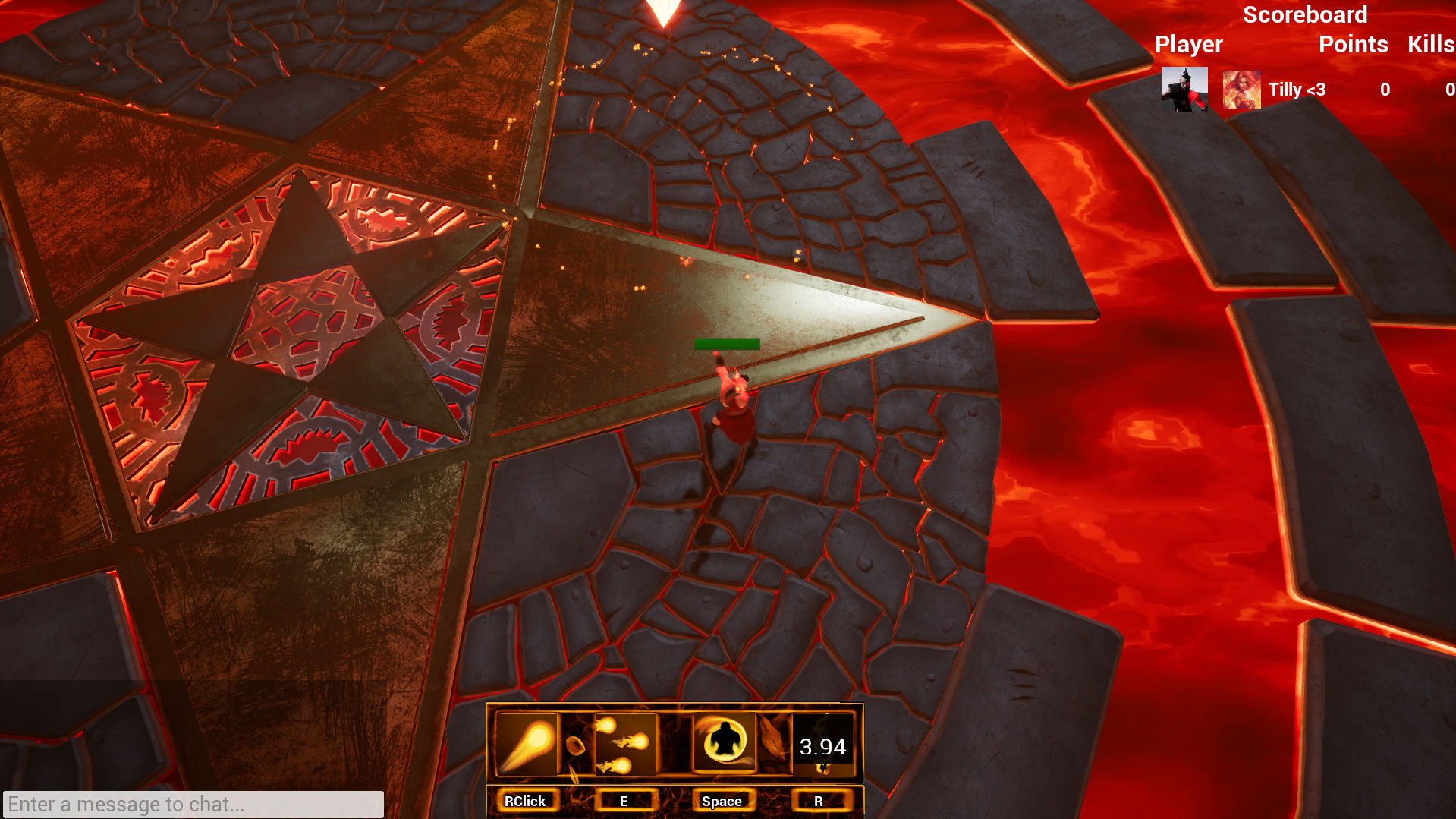Viewport: 1456px width, 819px height.
Task: Use the triple fireball ability
Action: (x=624, y=745)
